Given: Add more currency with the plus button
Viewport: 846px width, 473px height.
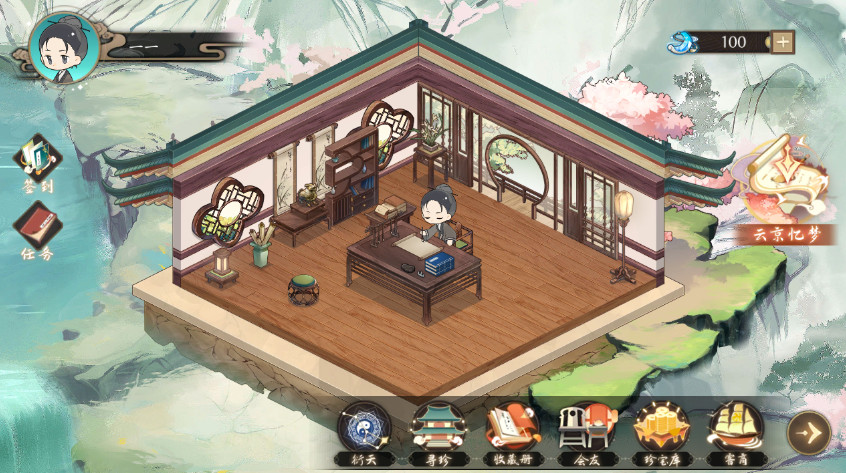Looking at the screenshot, I should pyautogui.click(x=783, y=42).
